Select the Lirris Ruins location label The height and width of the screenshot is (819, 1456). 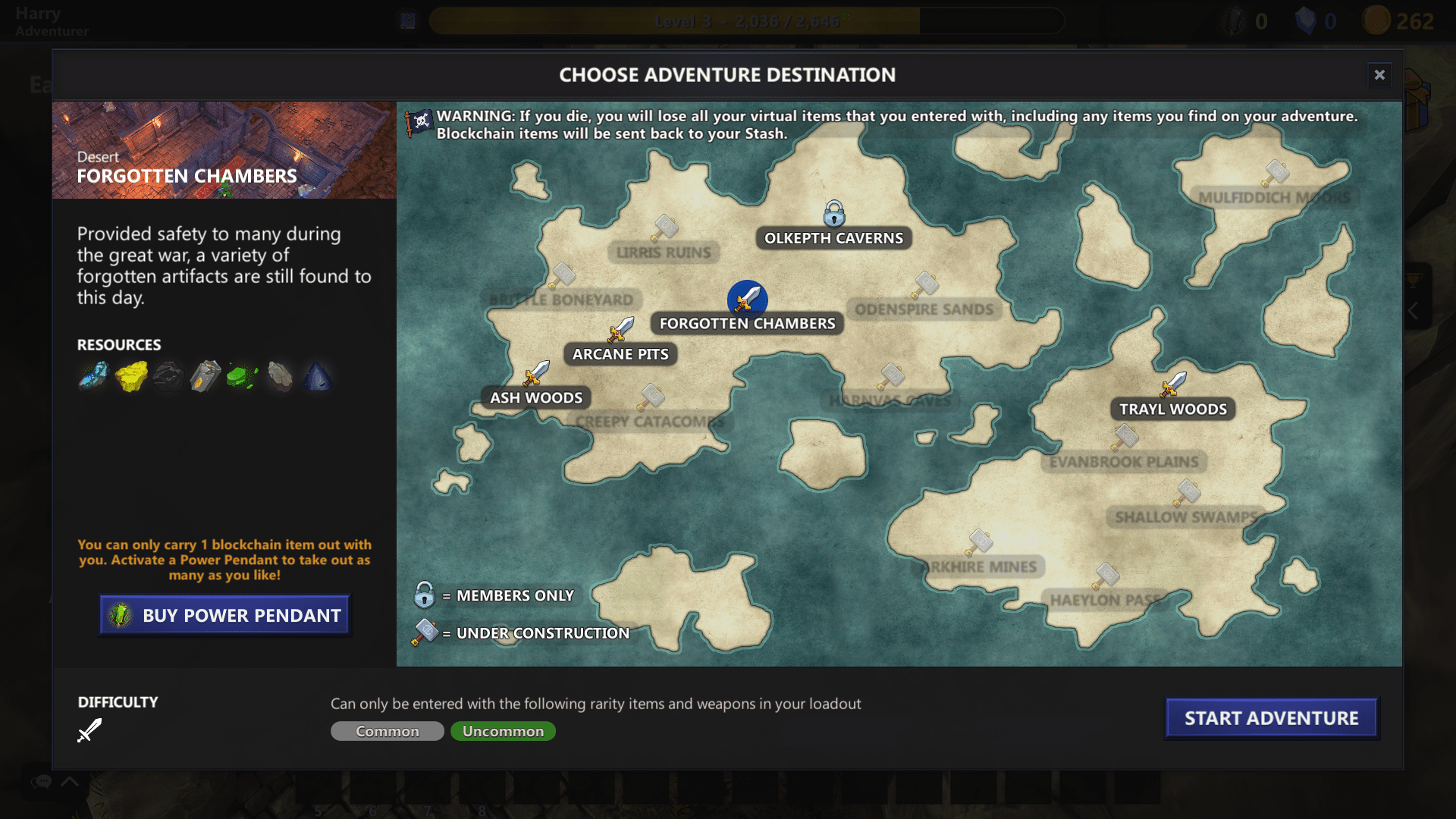[664, 253]
